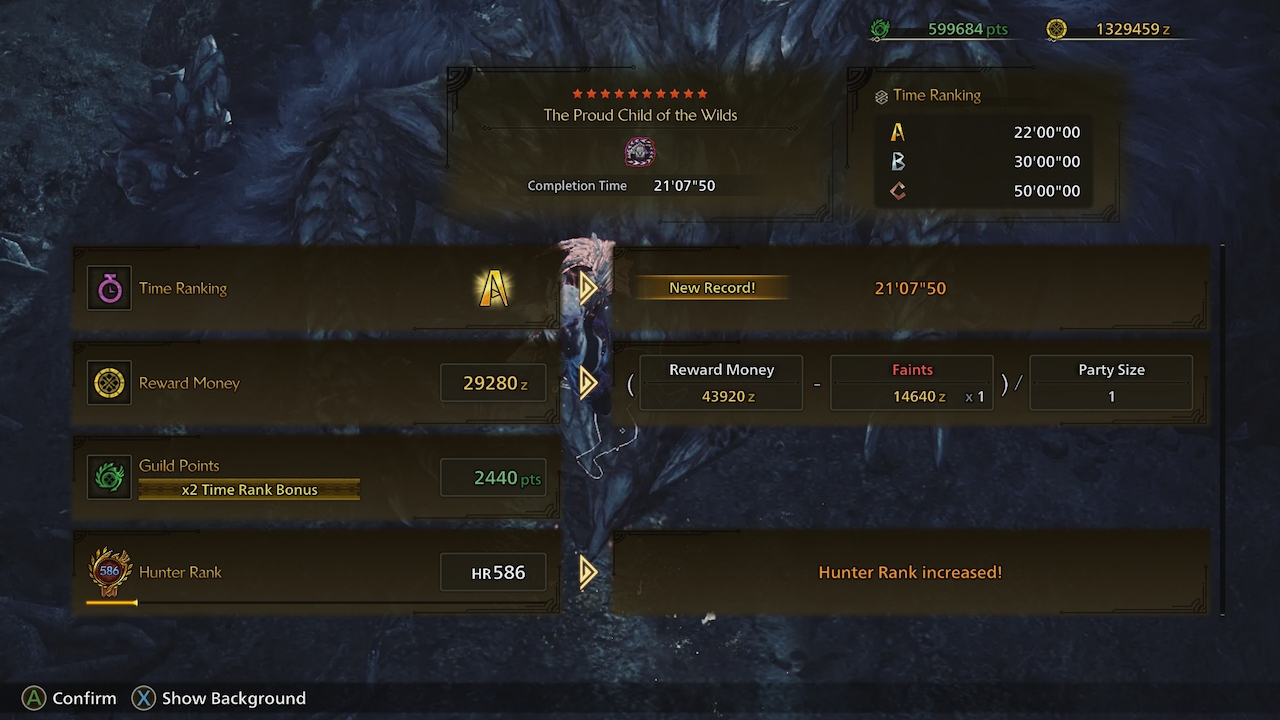The height and width of the screenshot is (720, 1280).
Task: Select the Hunter Rank result row
Action: (x=315, y=572)
